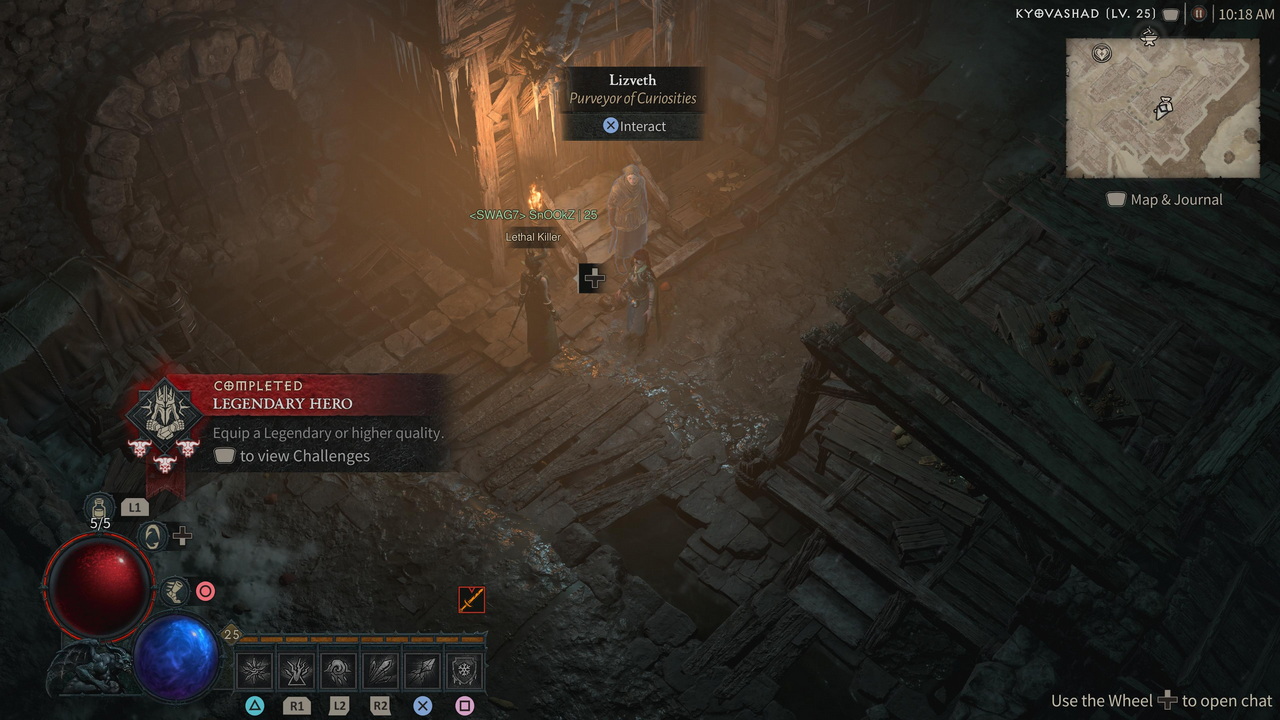Click the blacksmith anvil marker on minimap
This screenshot has width=1280, height=720.
tap(1149, 38)
